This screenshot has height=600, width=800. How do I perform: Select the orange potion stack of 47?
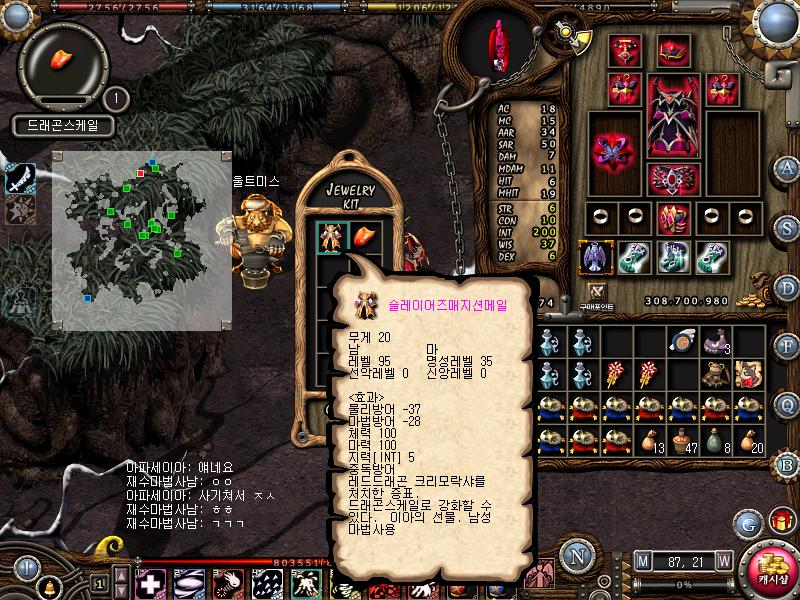682,440
